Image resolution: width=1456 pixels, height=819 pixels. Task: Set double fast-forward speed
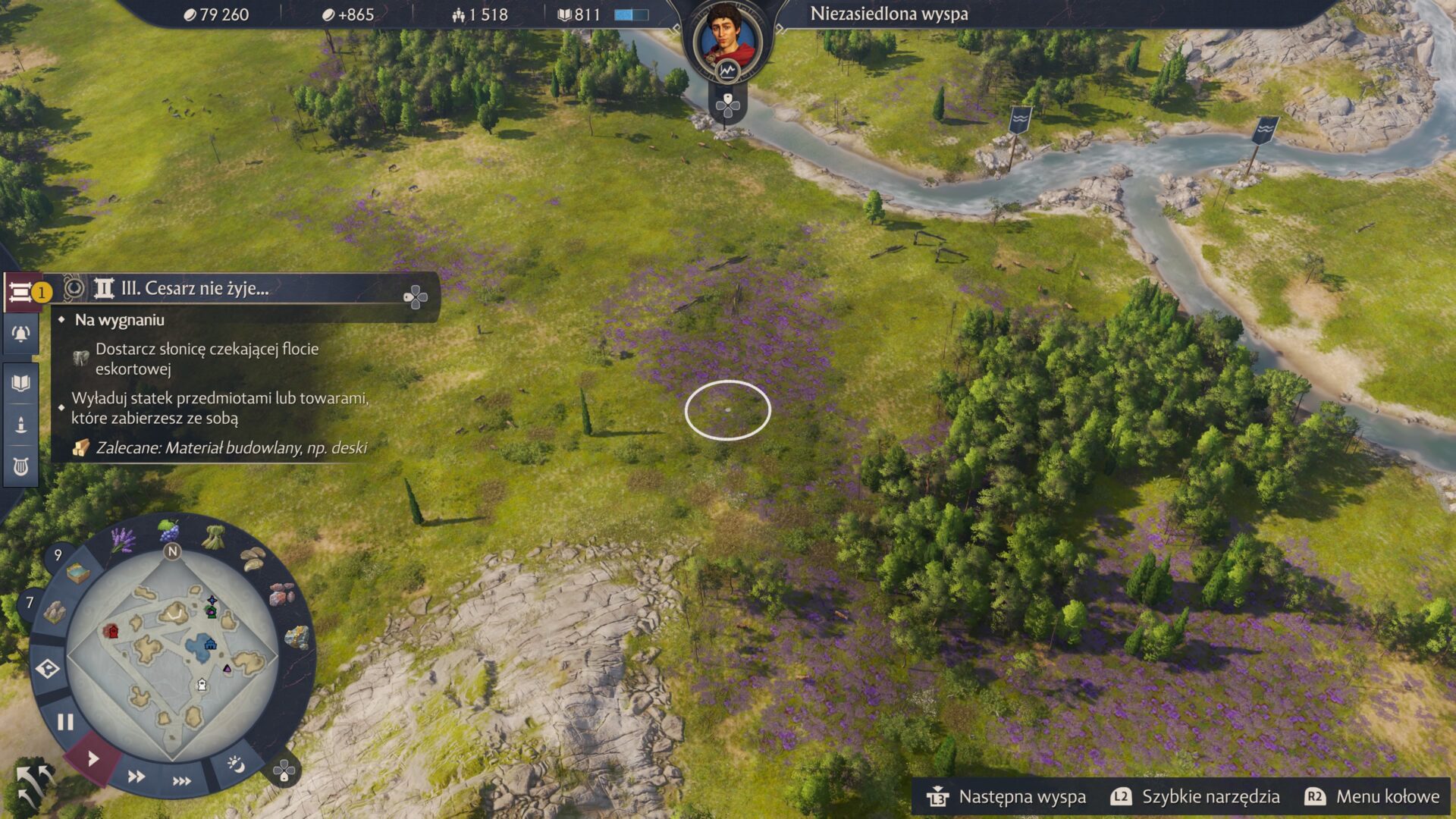tap(136, 777)
